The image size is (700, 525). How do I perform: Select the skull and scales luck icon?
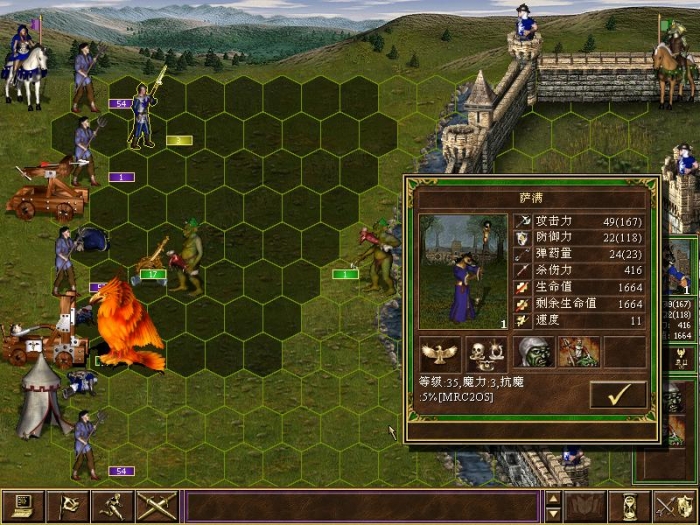(x=485, y=352)
